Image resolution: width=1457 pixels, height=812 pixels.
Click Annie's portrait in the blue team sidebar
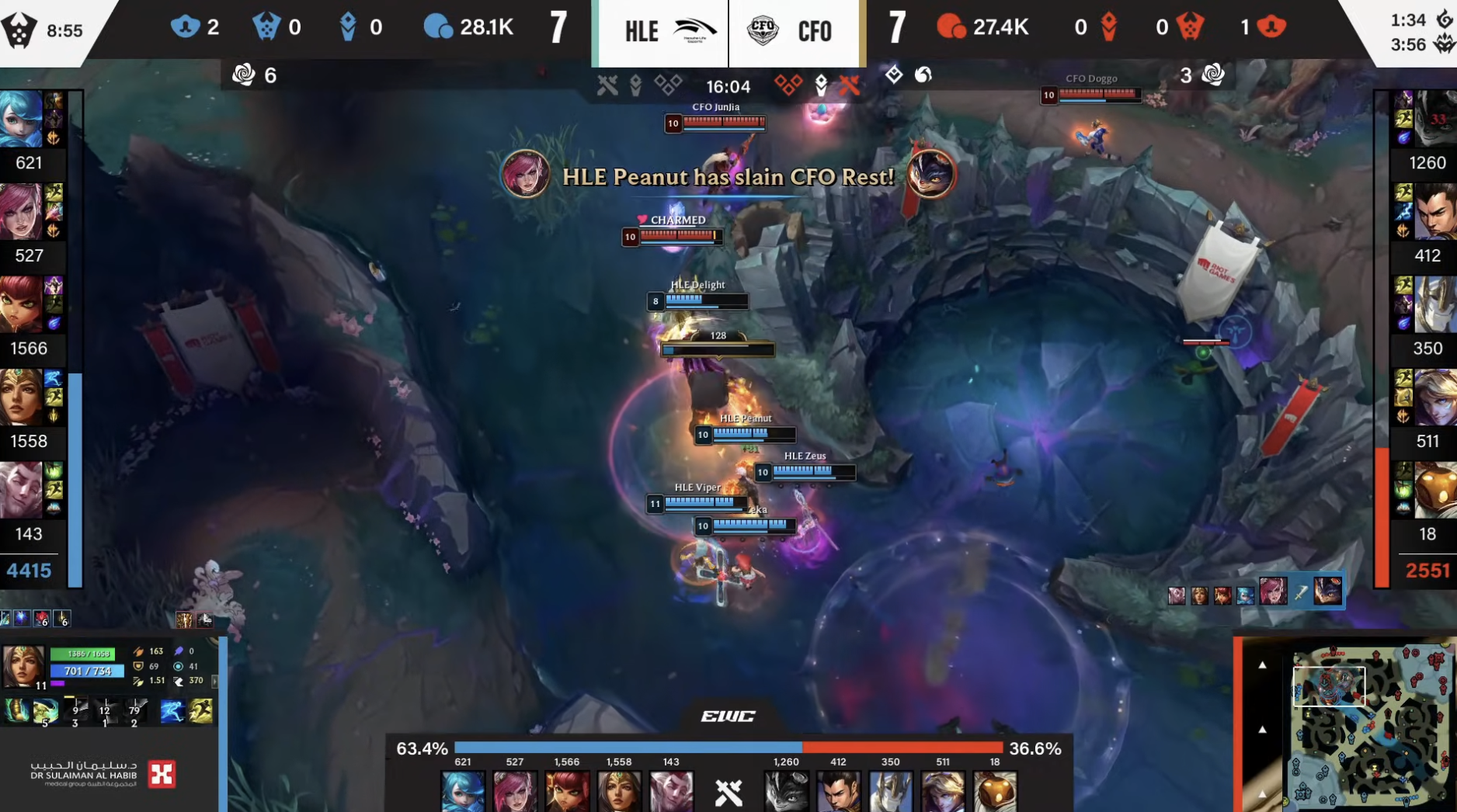21,304
